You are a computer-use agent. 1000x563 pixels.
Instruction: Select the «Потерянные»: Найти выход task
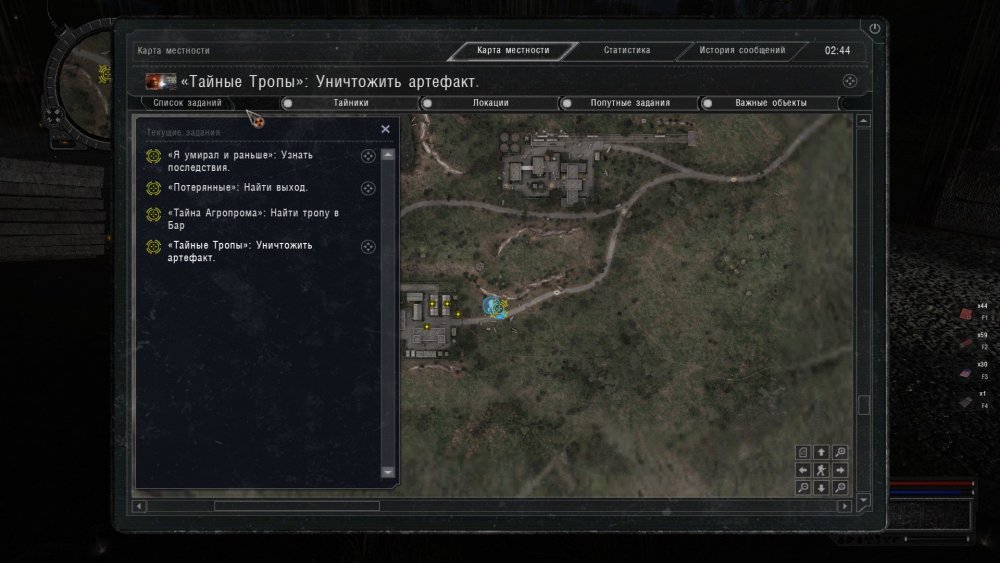click(238, 188)
